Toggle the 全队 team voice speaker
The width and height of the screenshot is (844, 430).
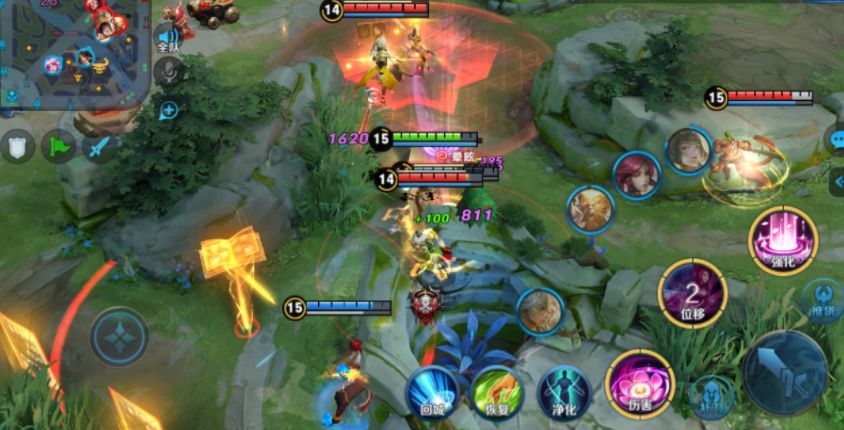click(168, 40)
